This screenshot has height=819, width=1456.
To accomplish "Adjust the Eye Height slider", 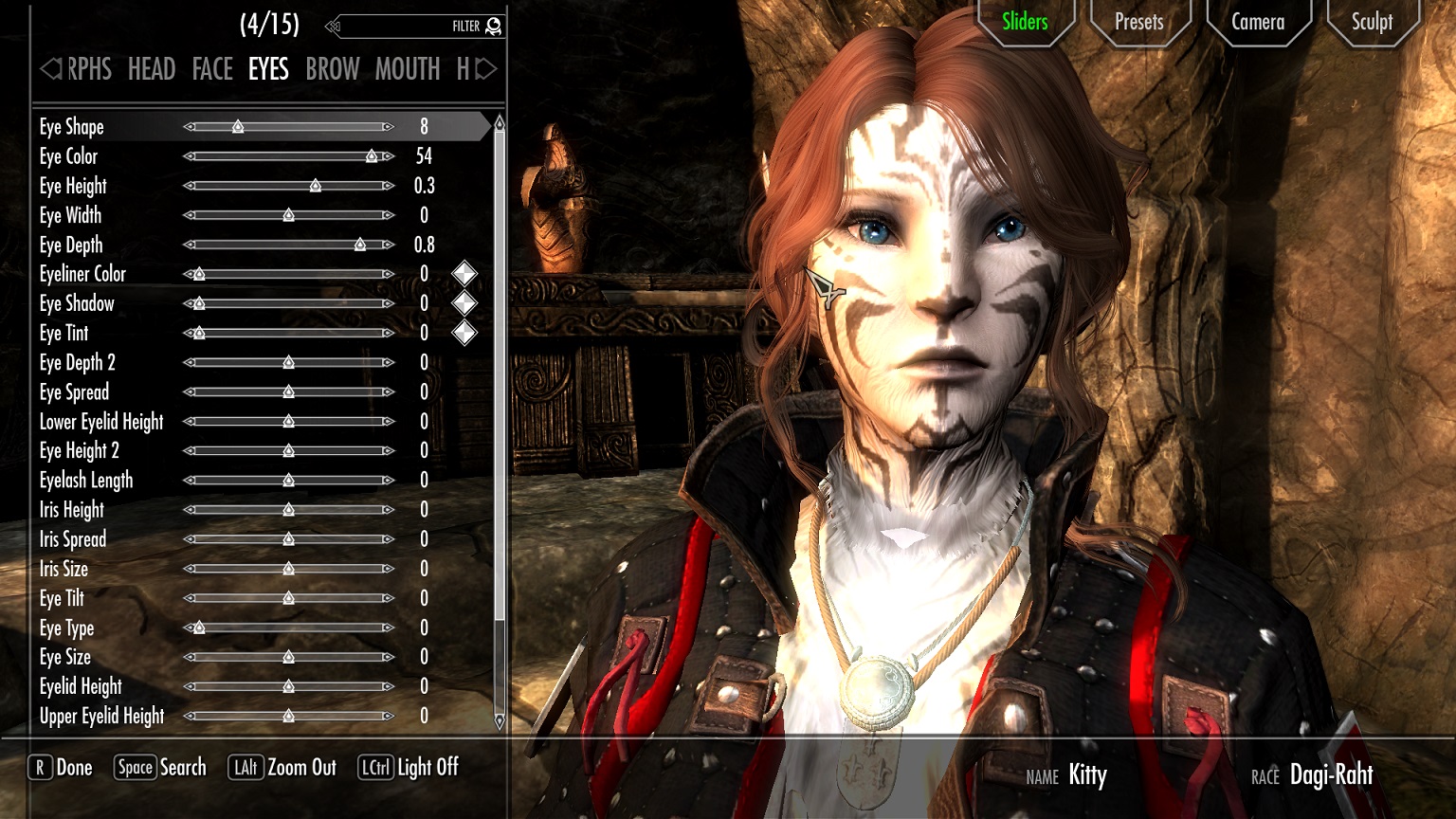I will [289, 186].
